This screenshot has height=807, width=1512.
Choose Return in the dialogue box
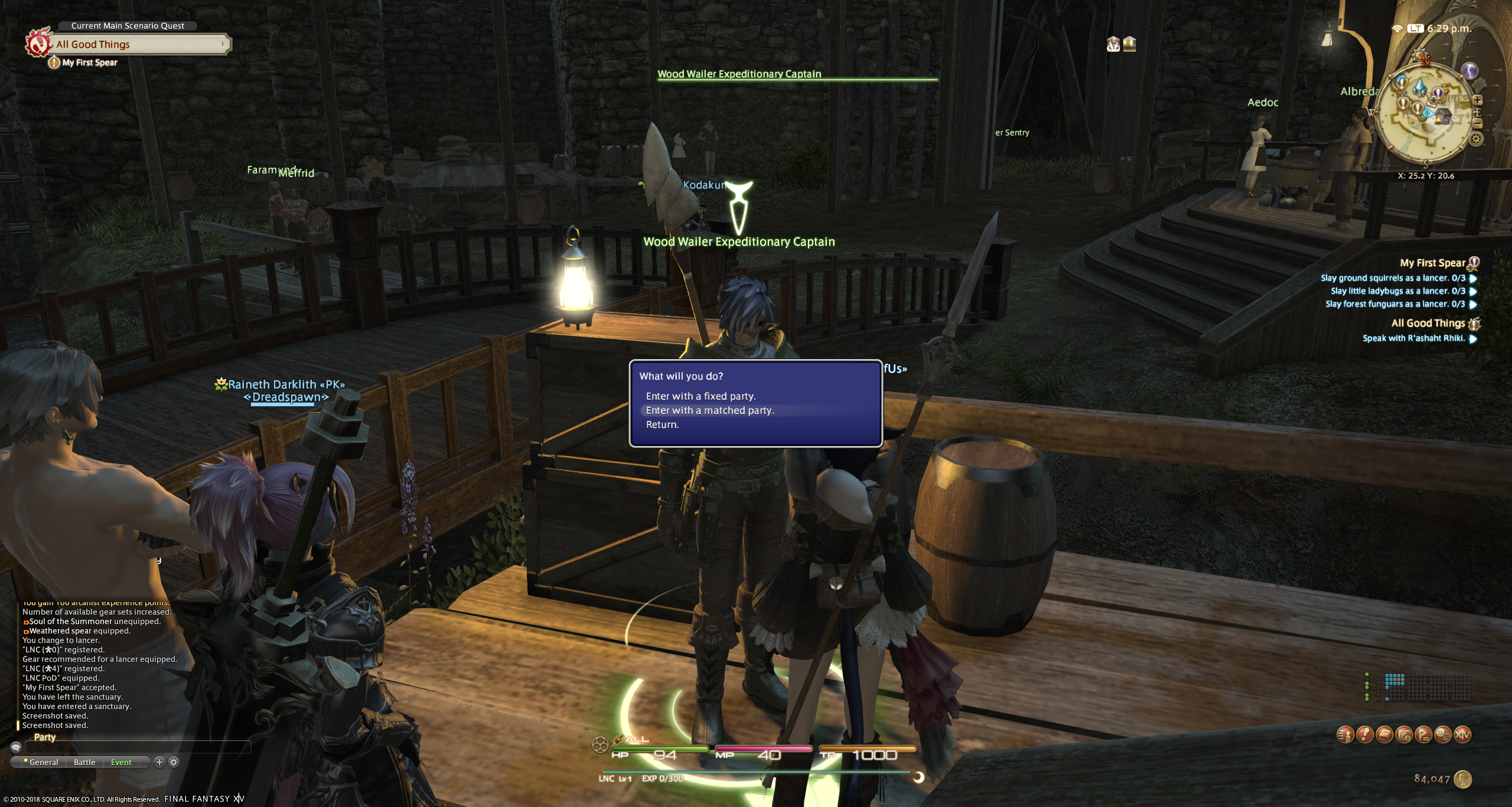click(662, 424)
